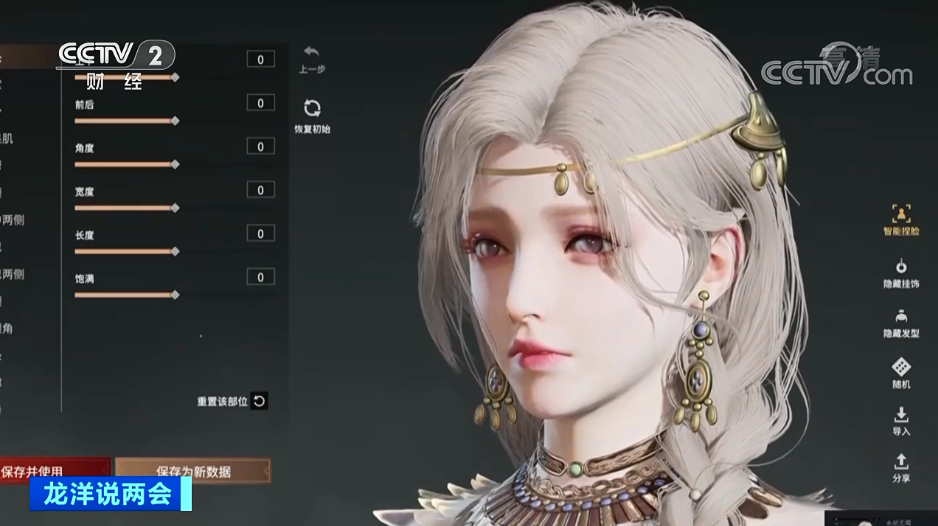Select the 长度 value box
The image size is (938, 526).
[x=260, y=234]
